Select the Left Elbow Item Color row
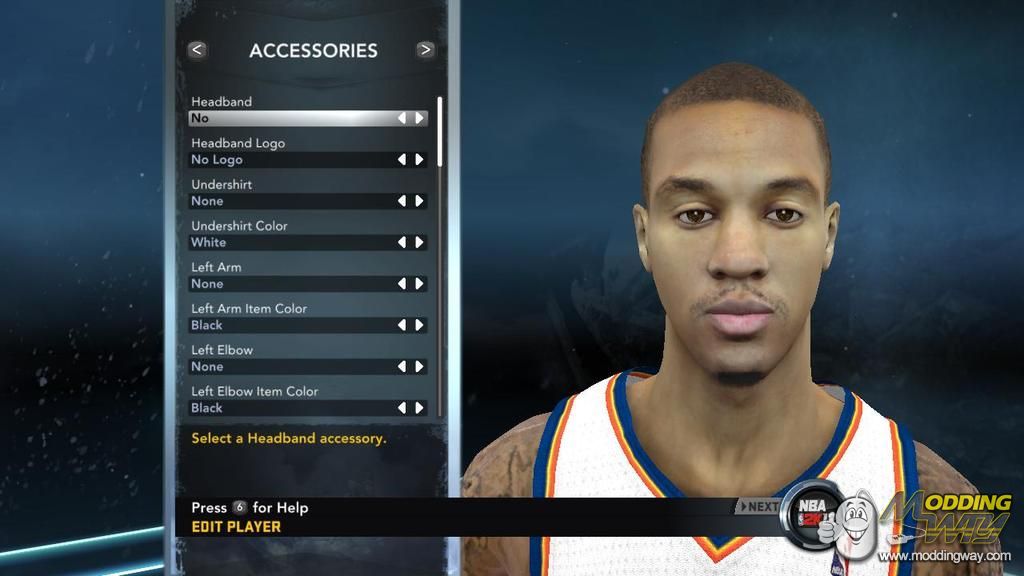The image size is (1024, 576). coord(290,408)
